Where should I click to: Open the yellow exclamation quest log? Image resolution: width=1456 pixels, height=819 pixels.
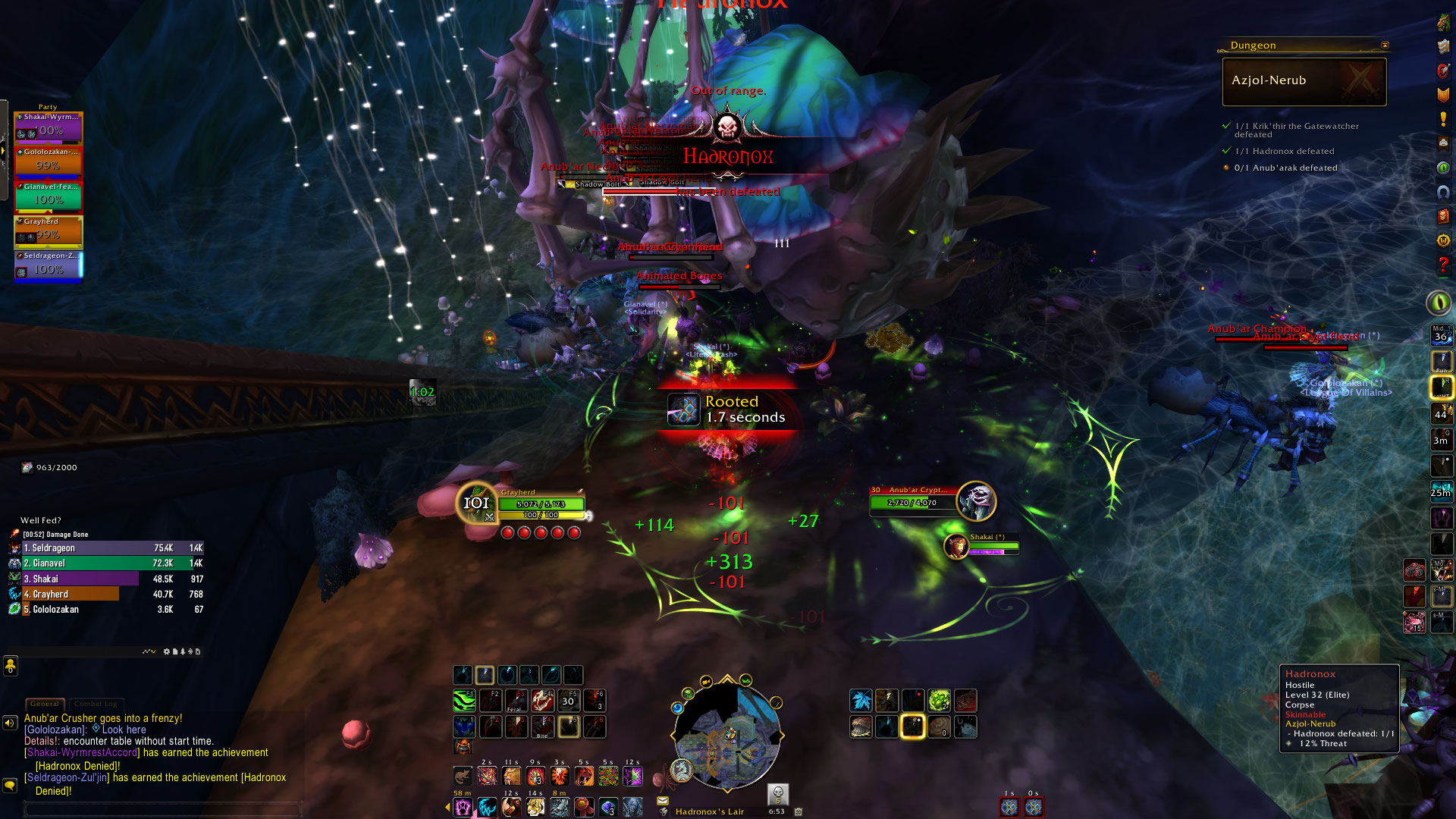[x=1443, y=119]
